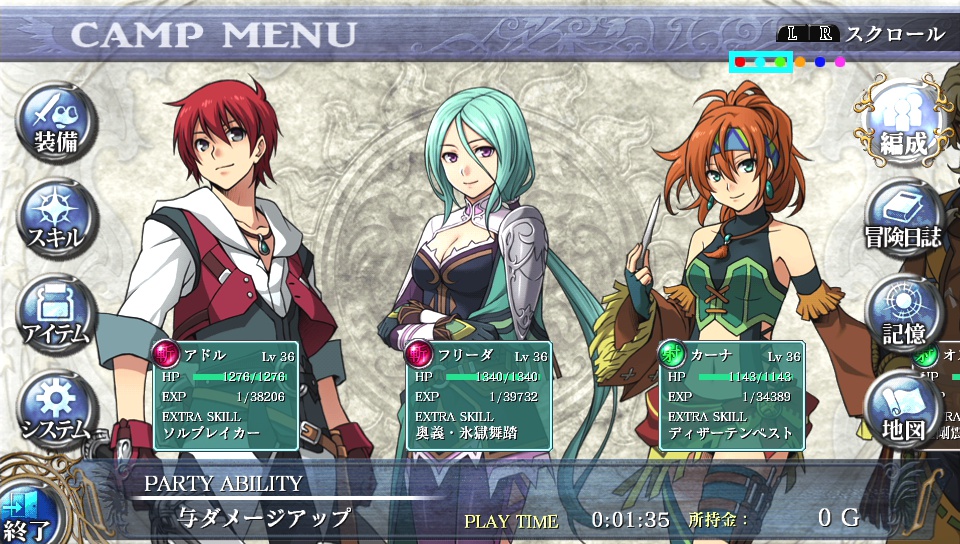This screenshot has height=544, width=960.
Task: Click the magenta party scroll dot
Action: (x=840, y=62)
